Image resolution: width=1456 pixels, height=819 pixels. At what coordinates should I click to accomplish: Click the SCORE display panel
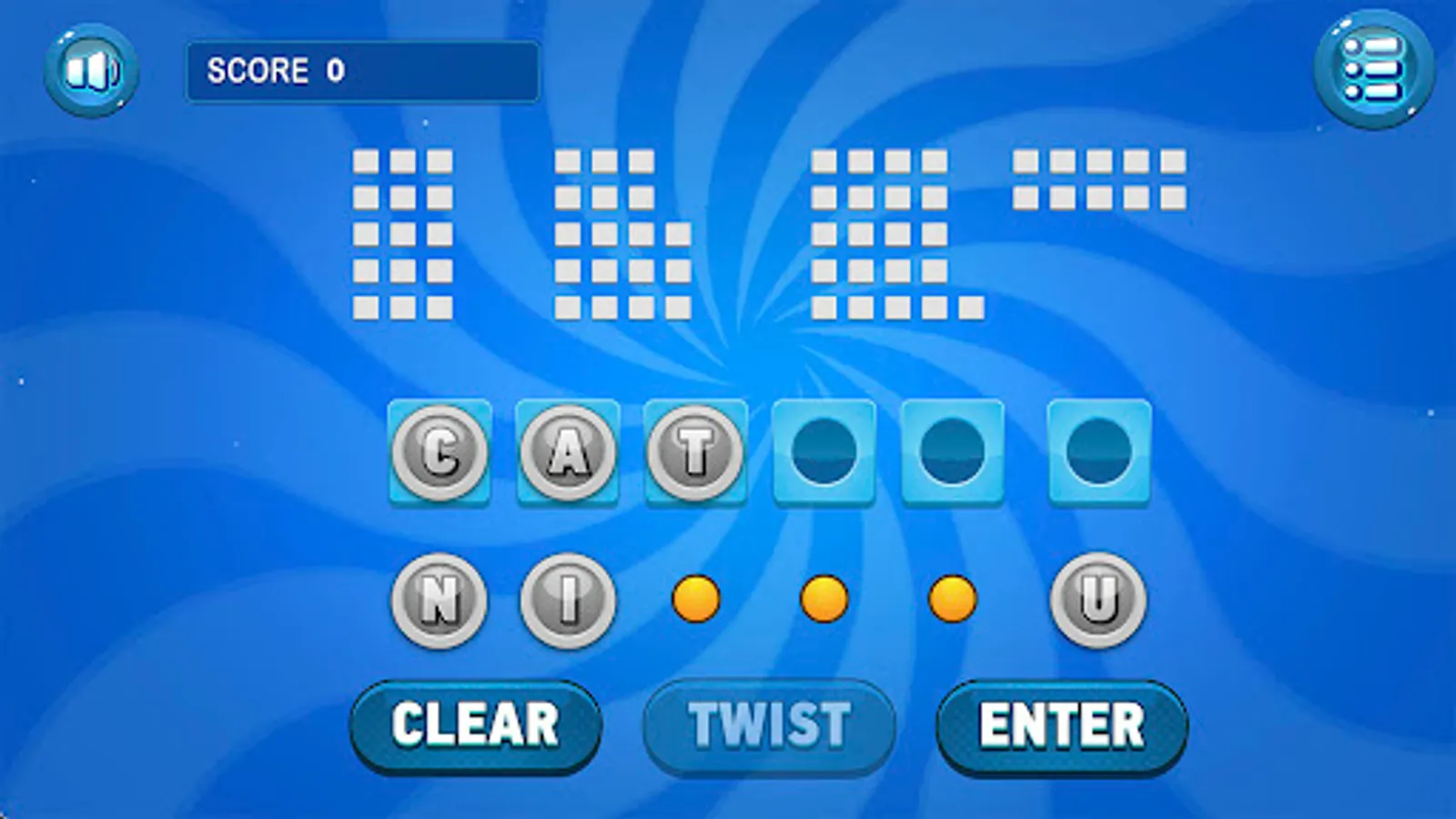click(362, 68)
